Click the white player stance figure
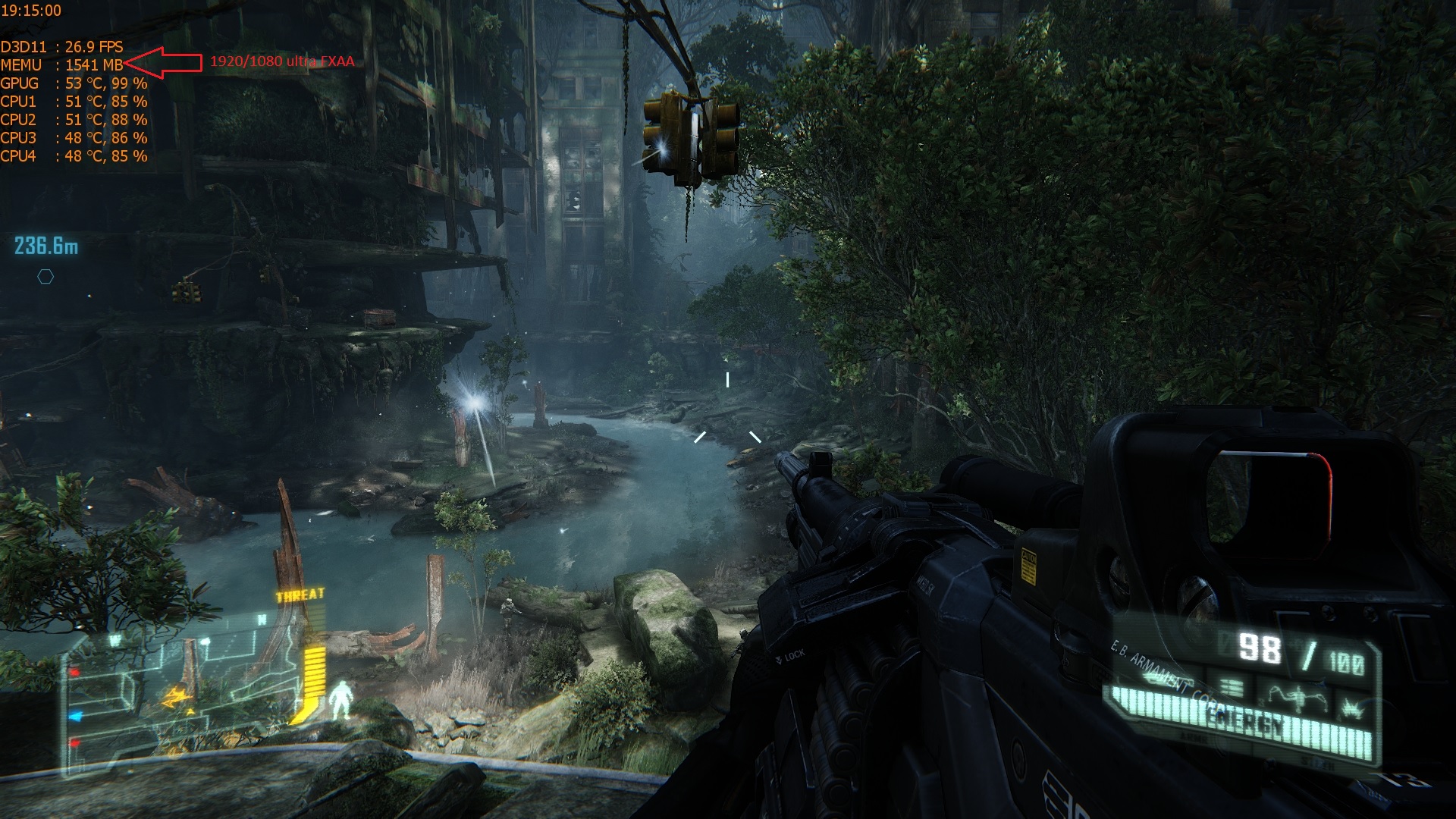This screenshot has height=819, width=1456. 340,700
